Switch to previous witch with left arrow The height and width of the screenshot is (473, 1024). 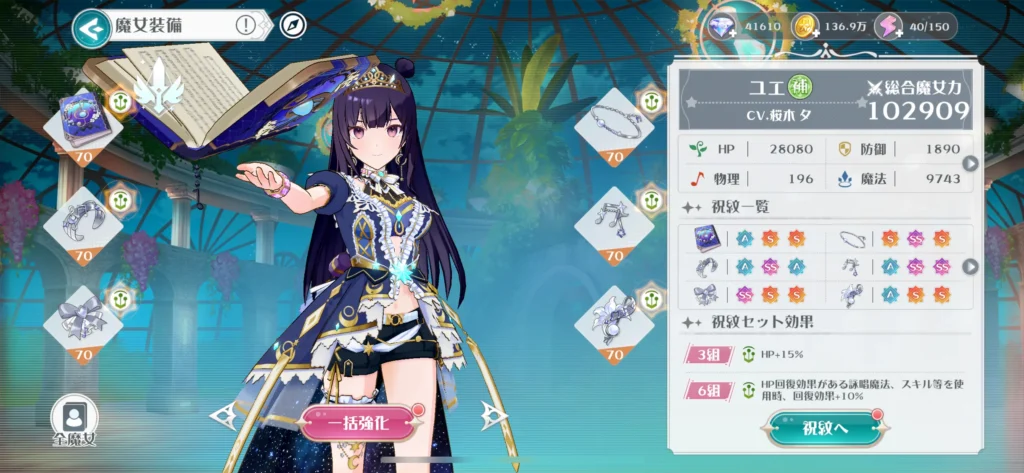(x=223, y=415)
